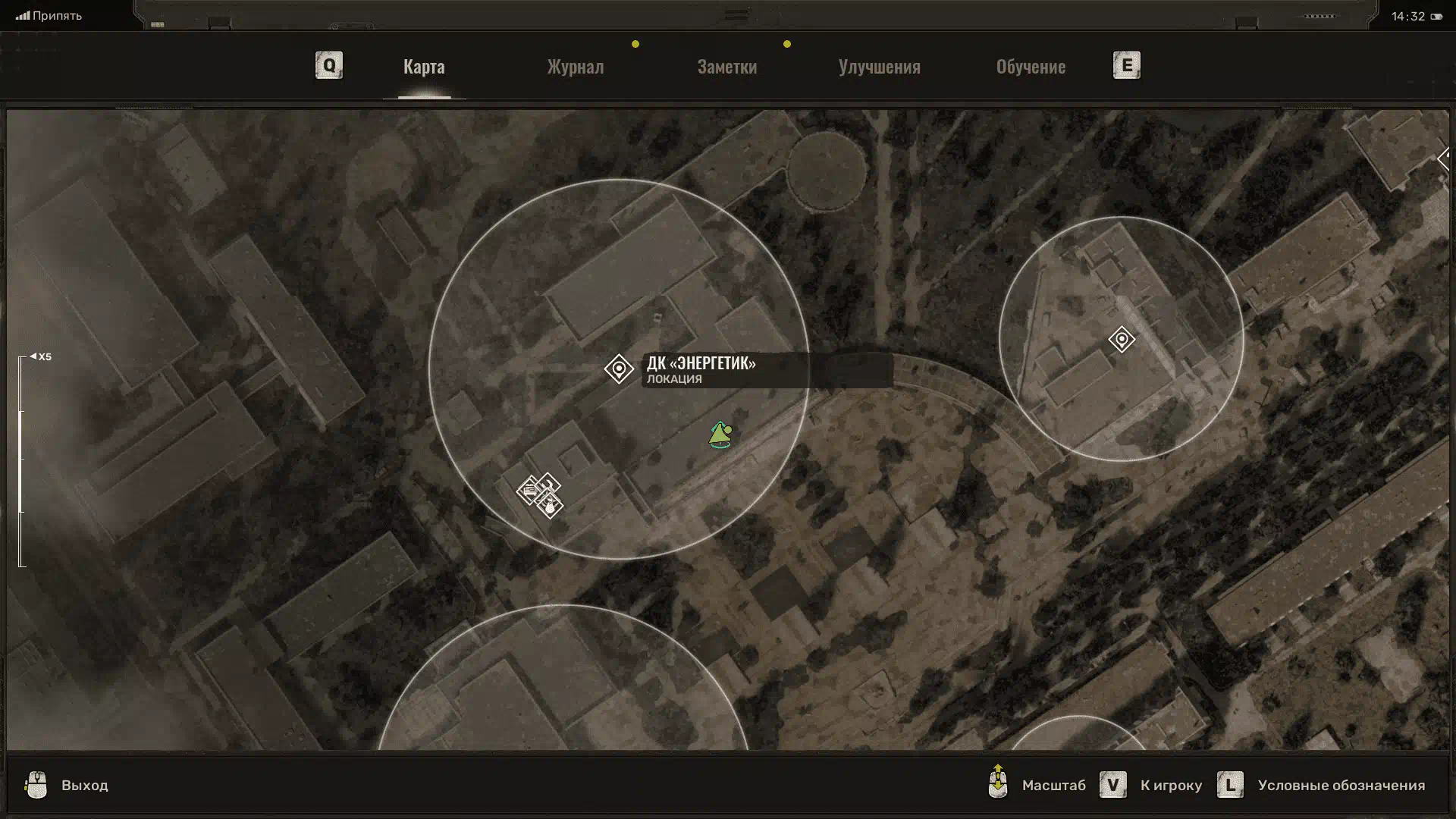
Task: Adjust the X5 map zoom scale bar
Action: coord(21,461)
